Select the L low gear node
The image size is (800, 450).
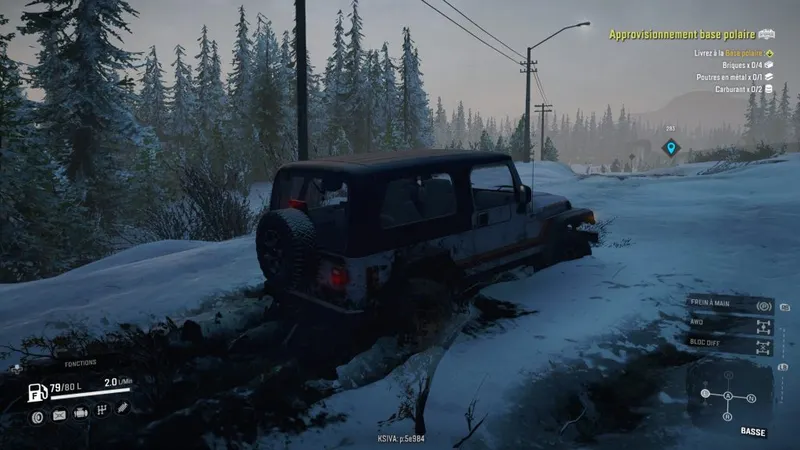705,393
